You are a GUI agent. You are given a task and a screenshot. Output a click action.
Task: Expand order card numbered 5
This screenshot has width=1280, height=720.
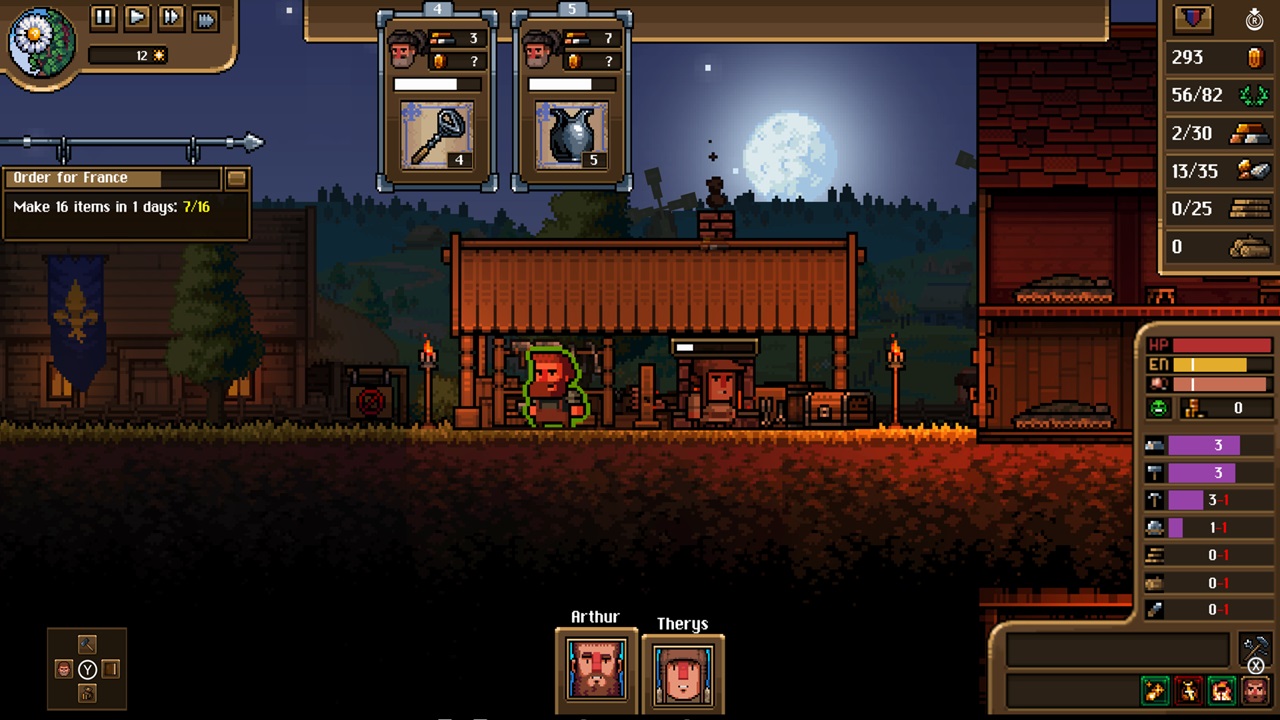[570, 8]
